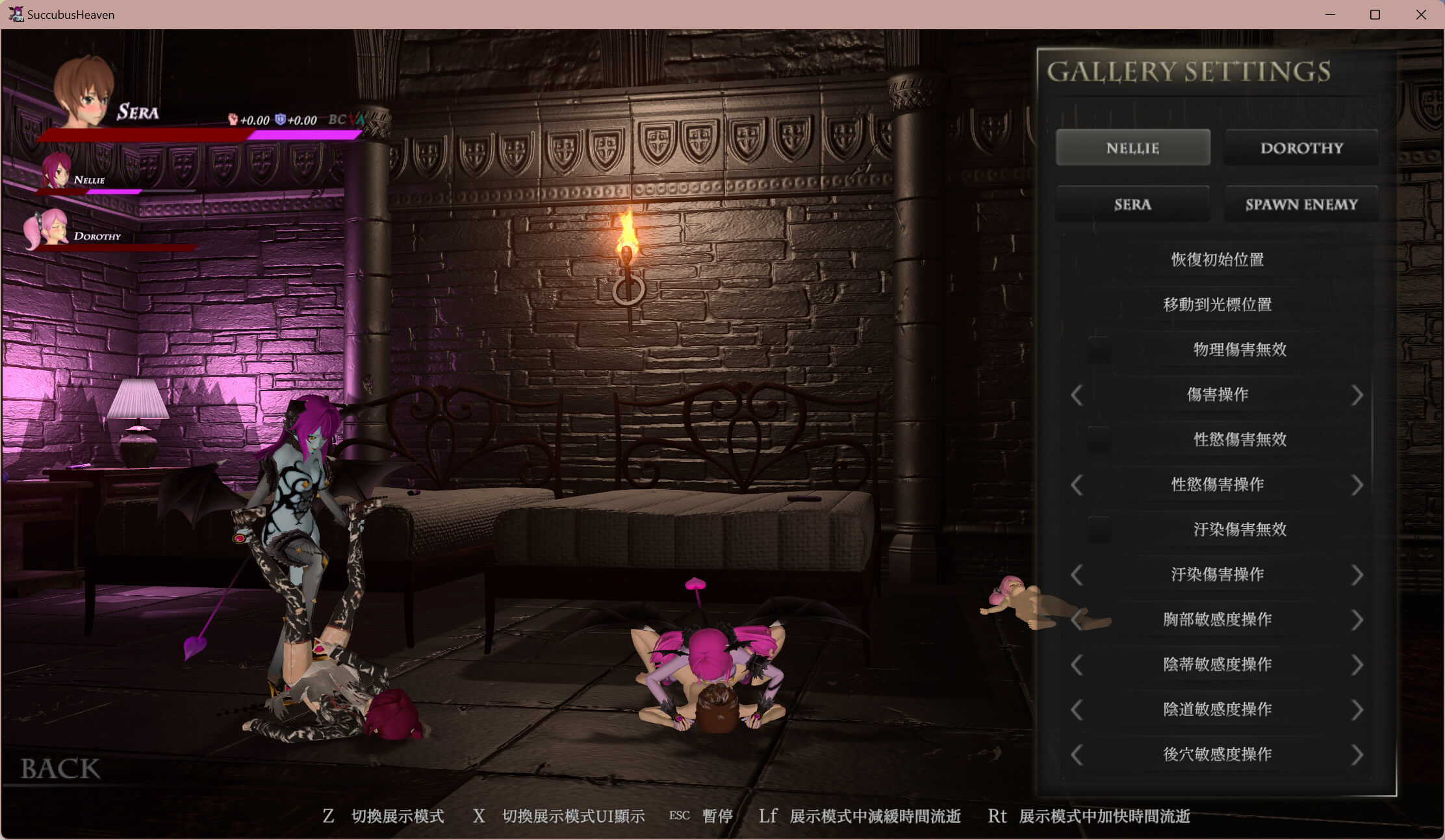Tick the 汙染傷害無效 checkbox
This screenshot has width=1445, height=840.
click(x=1099, y=529)
